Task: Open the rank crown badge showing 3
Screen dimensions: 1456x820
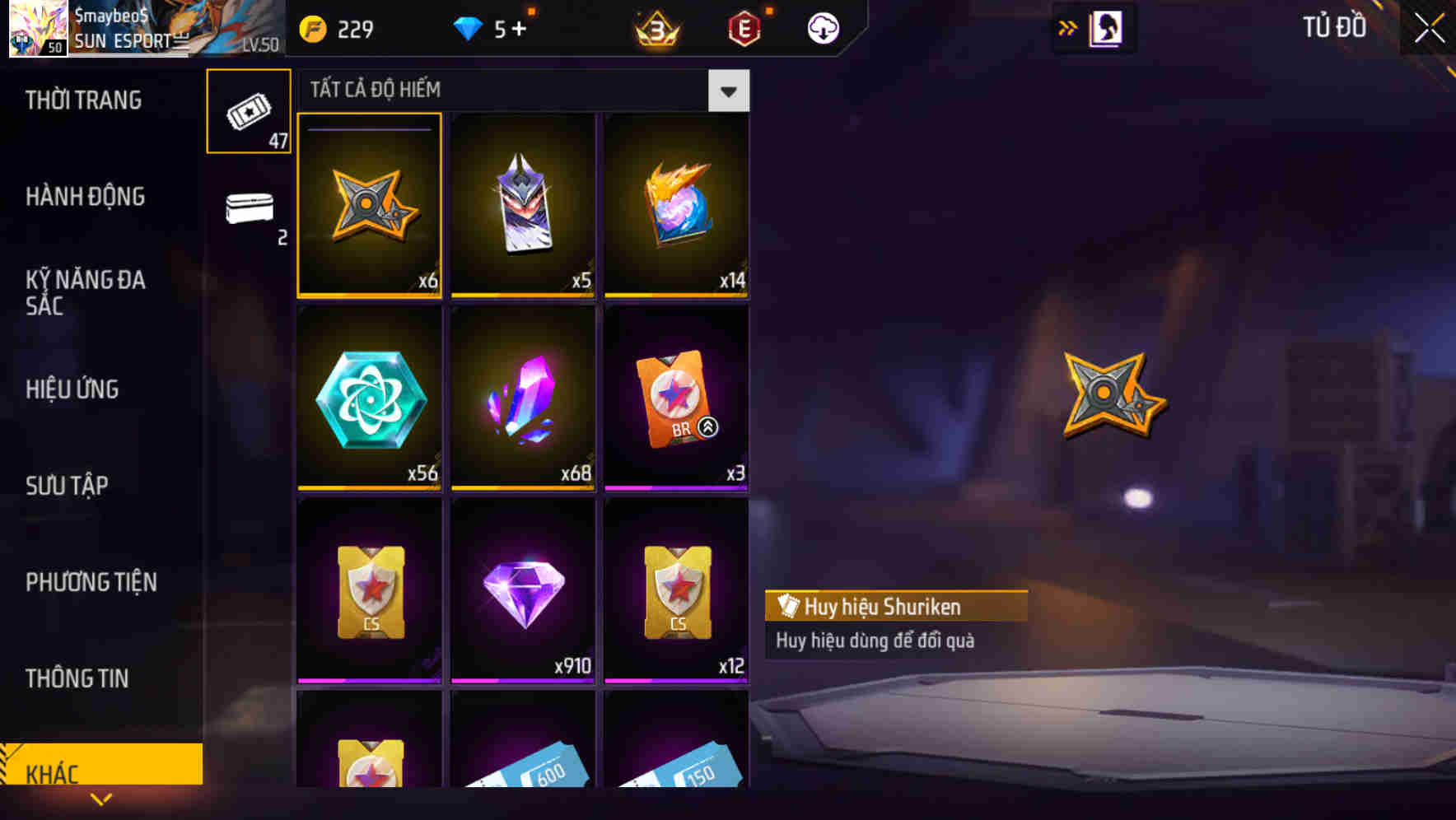Action: click(656, 27)
